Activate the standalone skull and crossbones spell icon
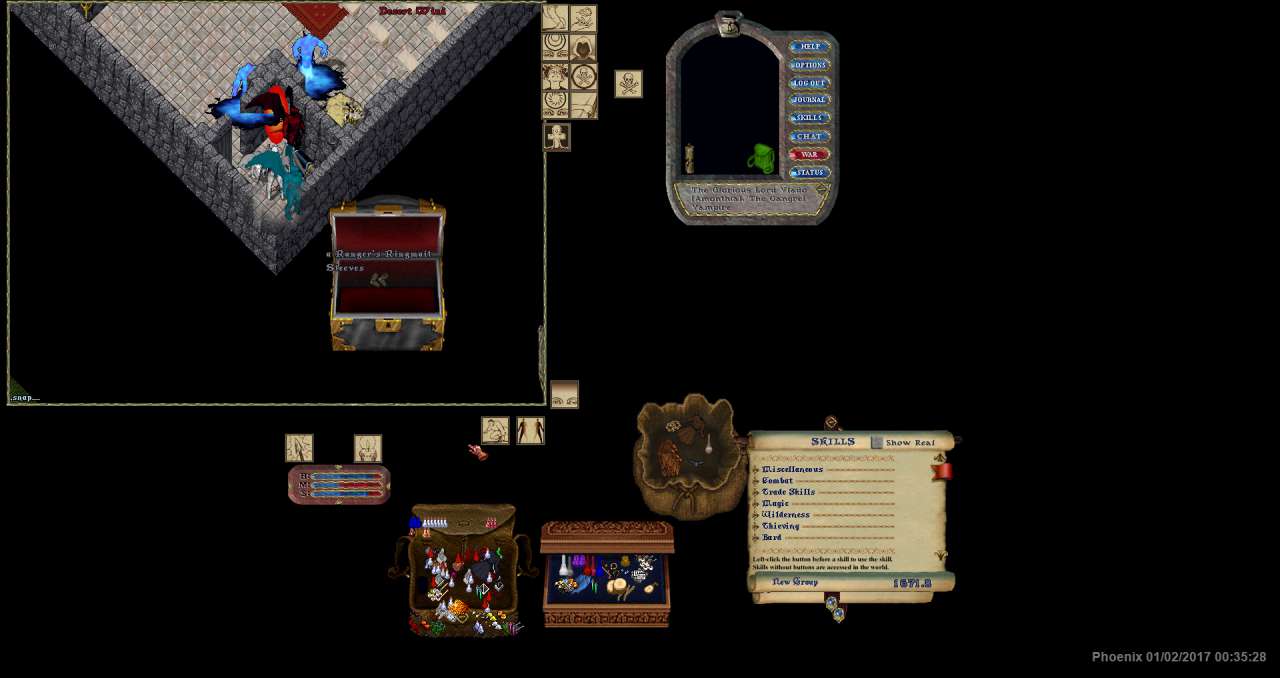The width and height of the screenshot is (1280, 678). pos(628,84)
